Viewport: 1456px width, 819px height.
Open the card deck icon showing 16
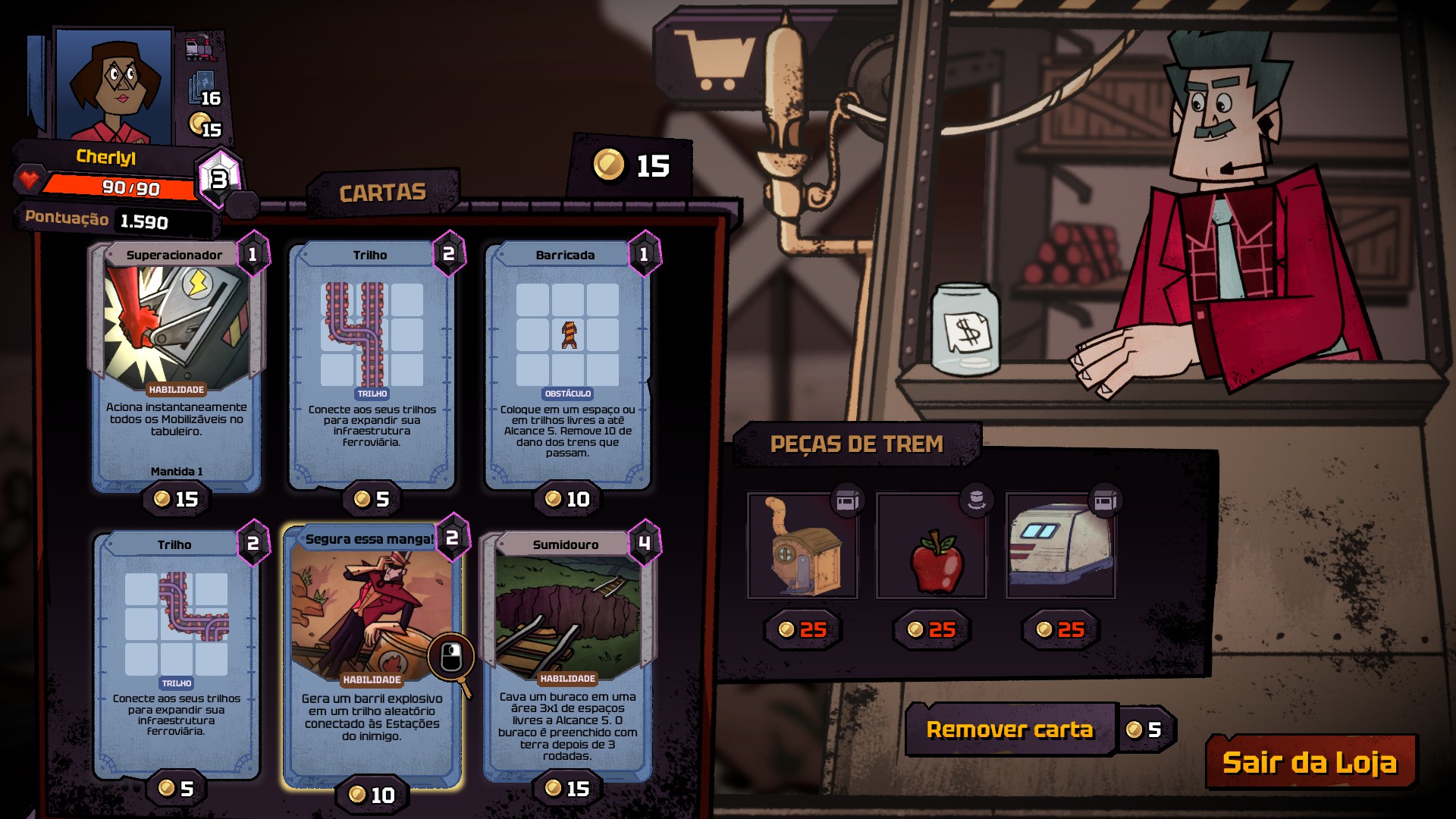pos(203,89)
